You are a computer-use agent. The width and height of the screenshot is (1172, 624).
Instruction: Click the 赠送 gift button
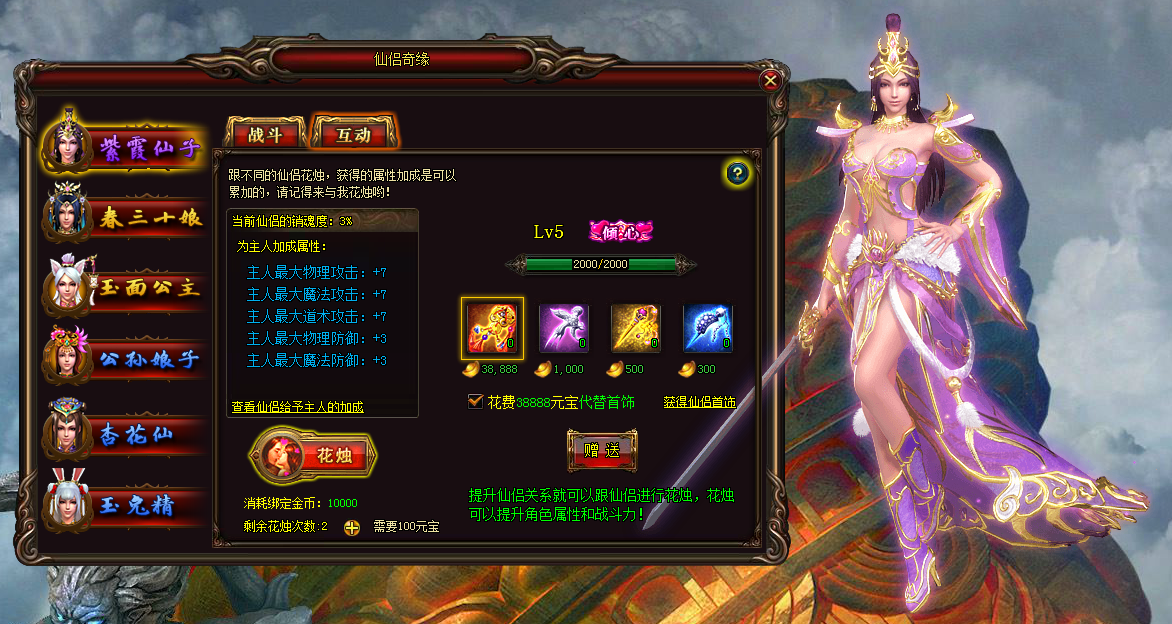(602, 450)
